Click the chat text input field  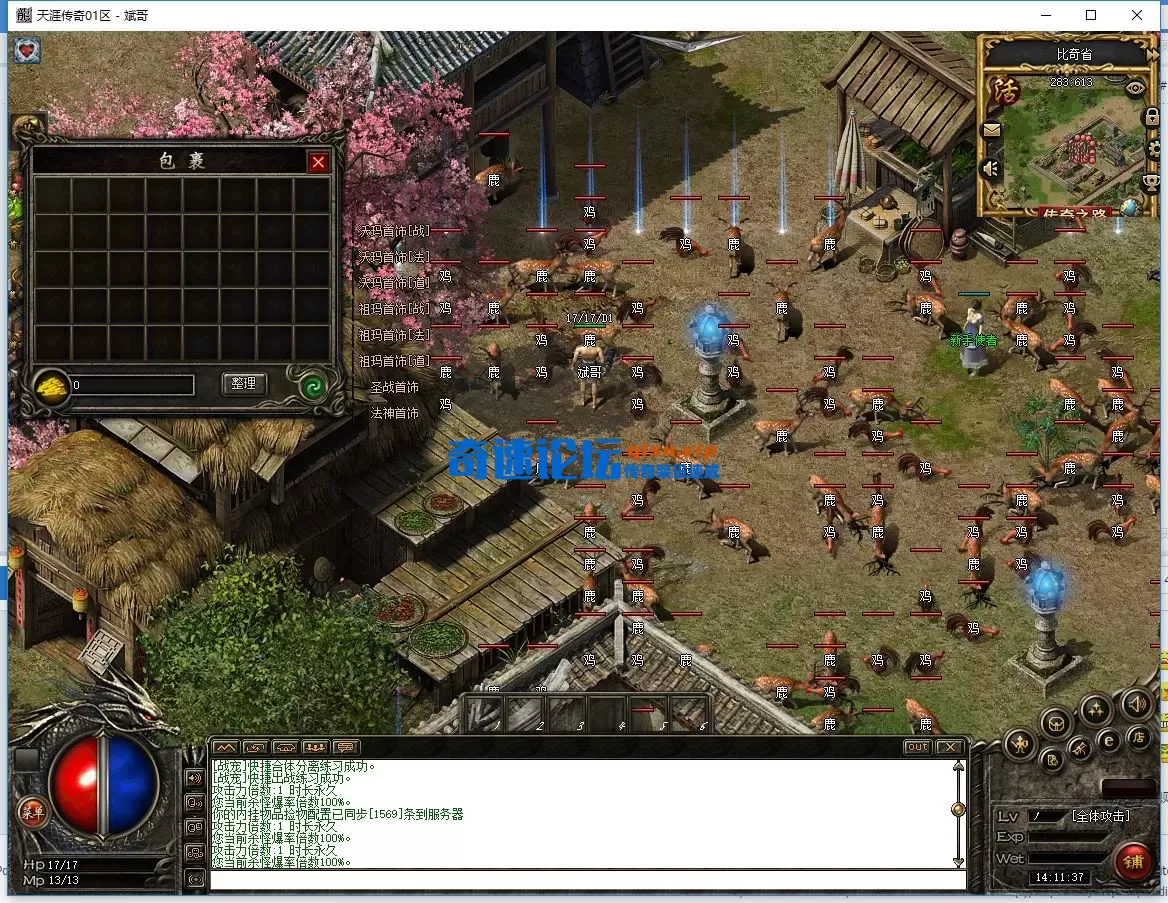click(x=588, y=880)
